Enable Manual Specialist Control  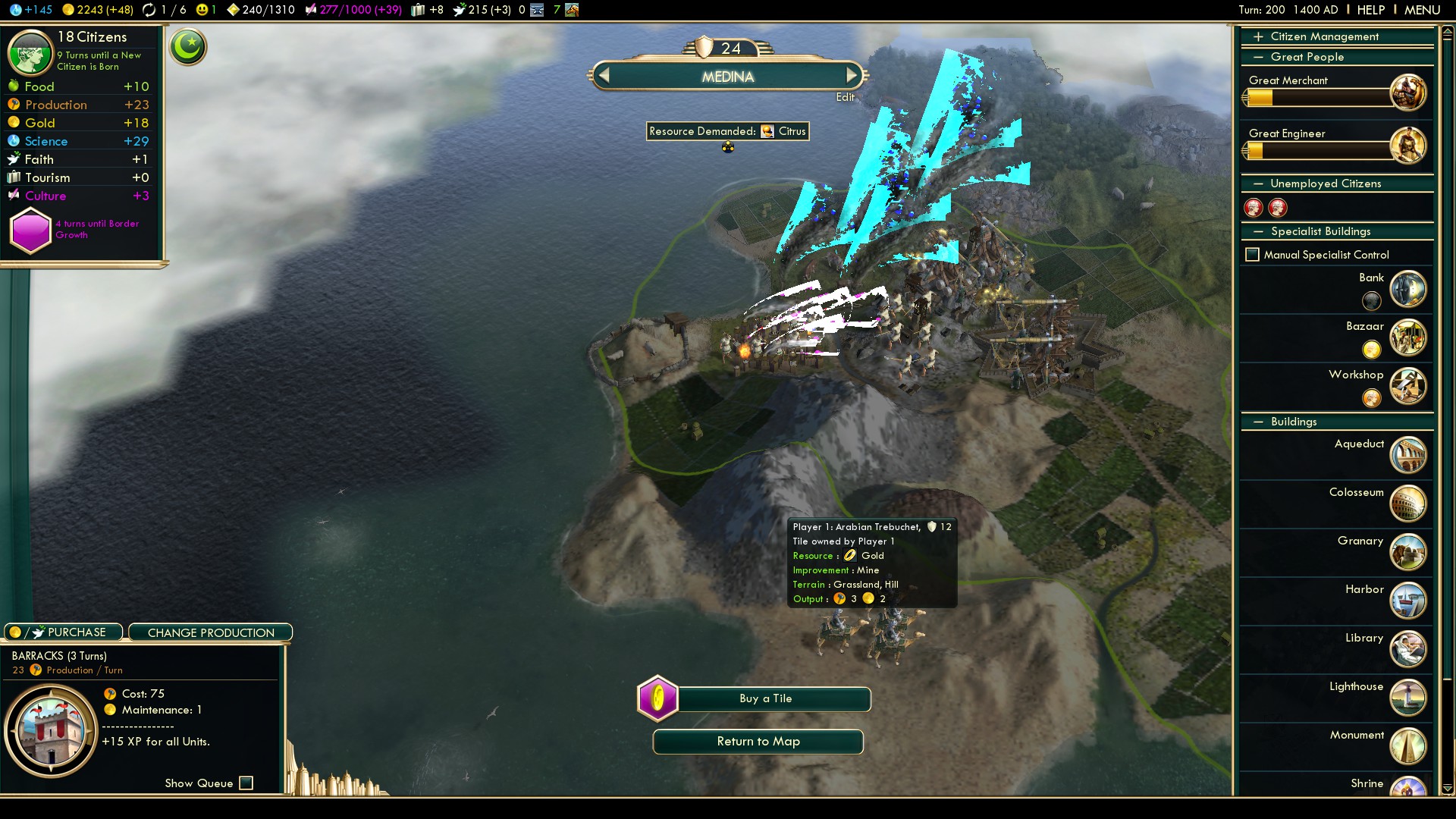tap(1253, 255)
